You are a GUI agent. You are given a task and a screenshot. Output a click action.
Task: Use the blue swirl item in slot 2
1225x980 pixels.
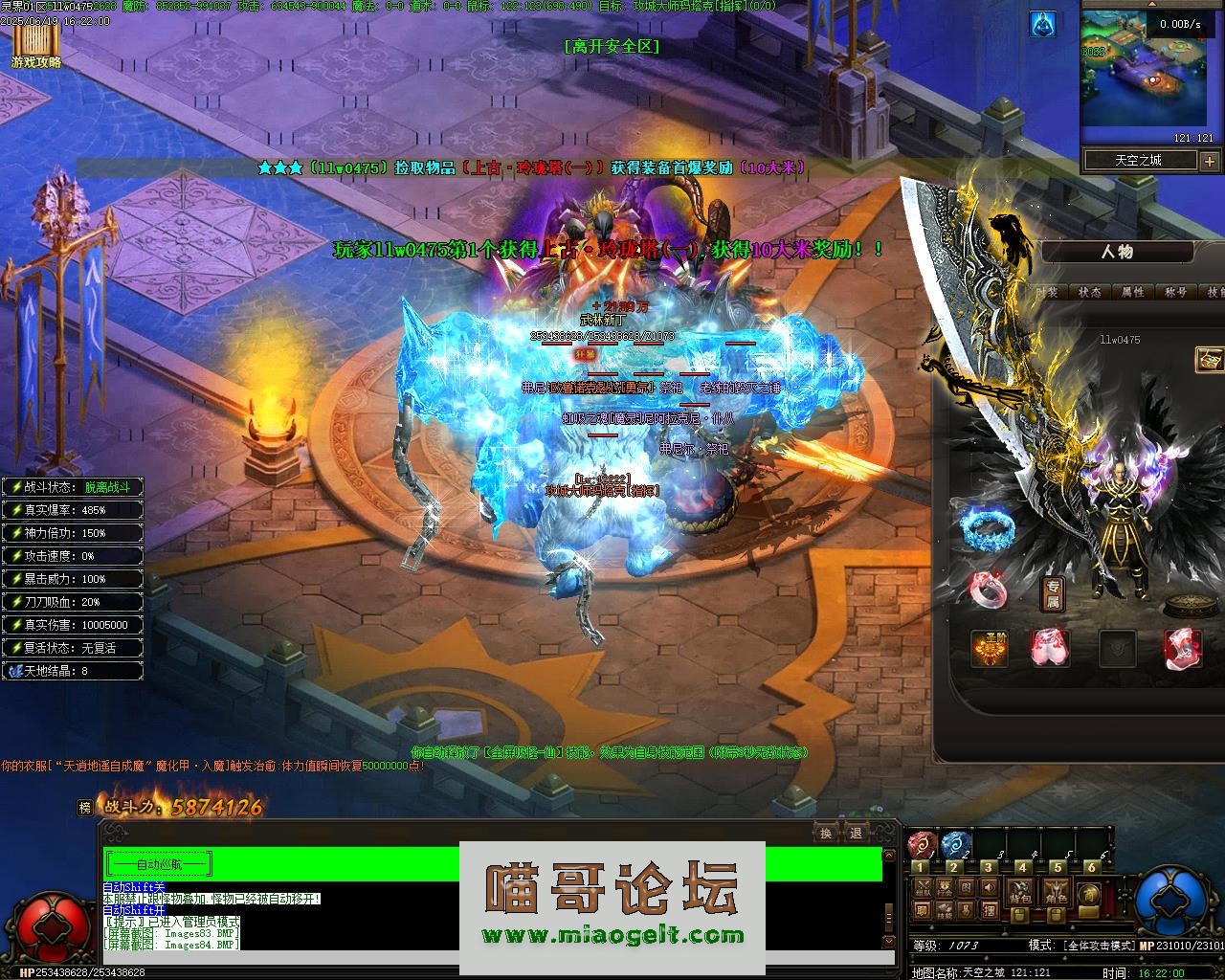pos(957,846)
